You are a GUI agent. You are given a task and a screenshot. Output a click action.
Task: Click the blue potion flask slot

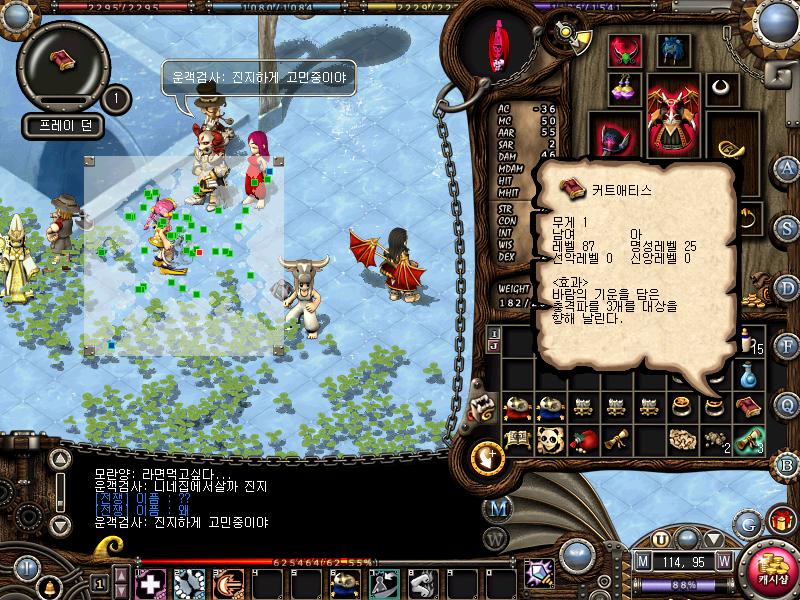(x=745, y=375)
